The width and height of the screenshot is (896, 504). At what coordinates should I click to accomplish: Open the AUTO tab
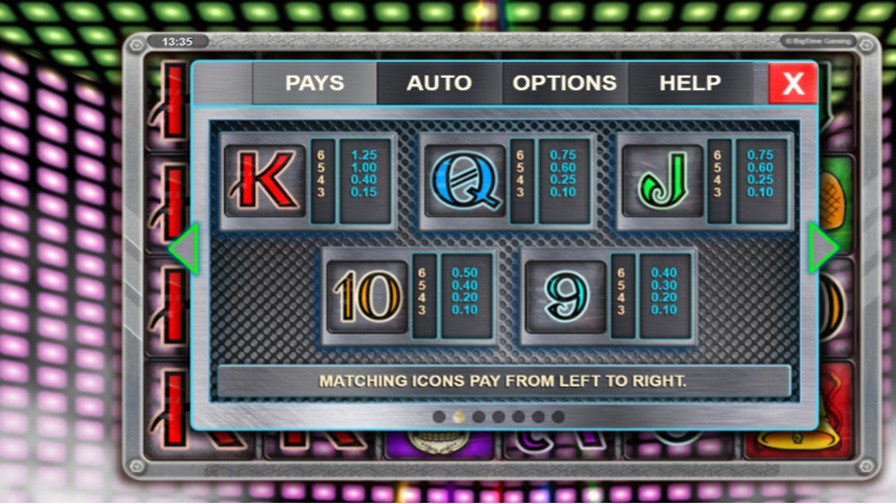438,83
